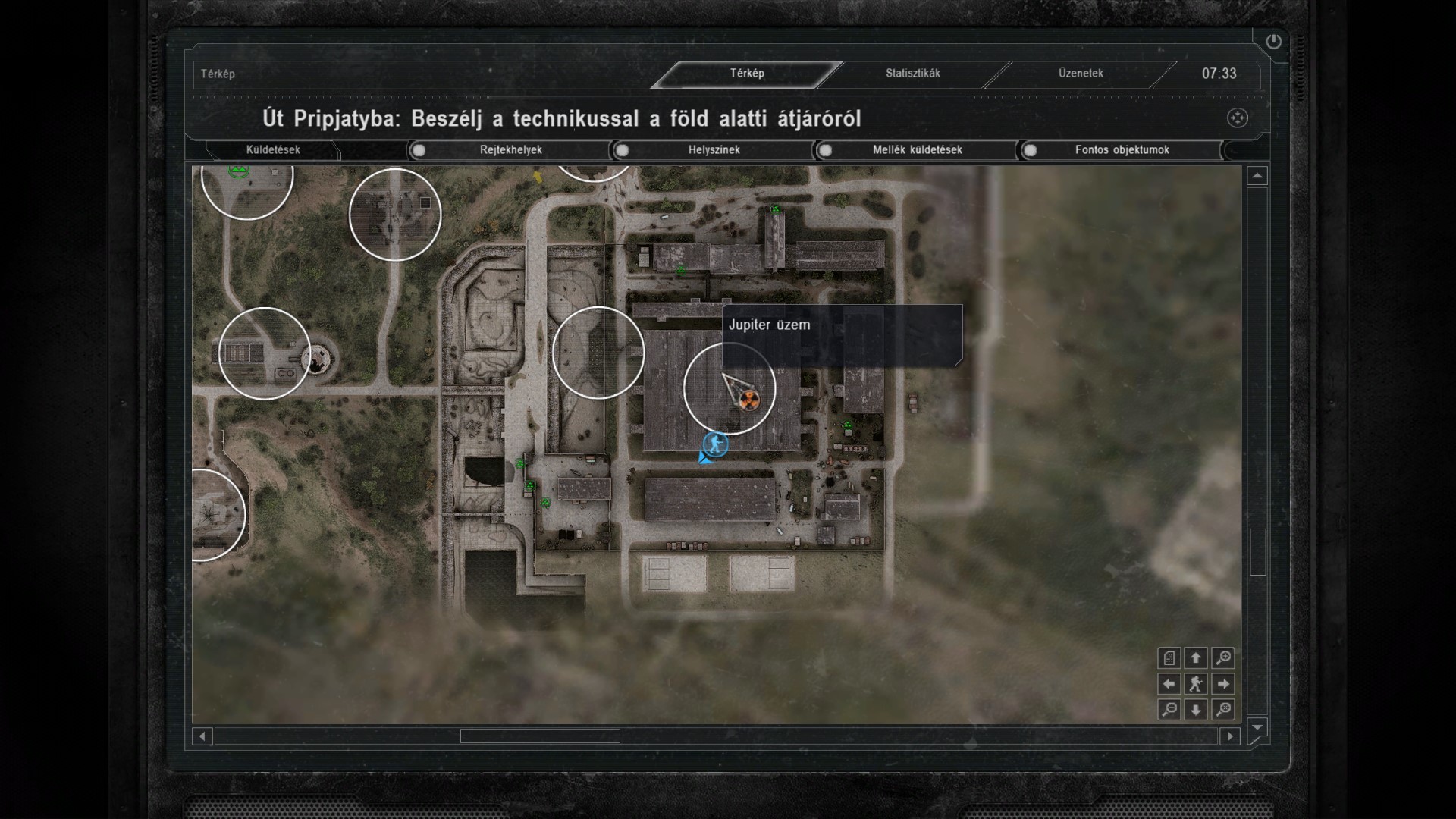Select the radiation quest marker on the map
The width and height of the screenshot is (1456, 819).
click(748, 400)
